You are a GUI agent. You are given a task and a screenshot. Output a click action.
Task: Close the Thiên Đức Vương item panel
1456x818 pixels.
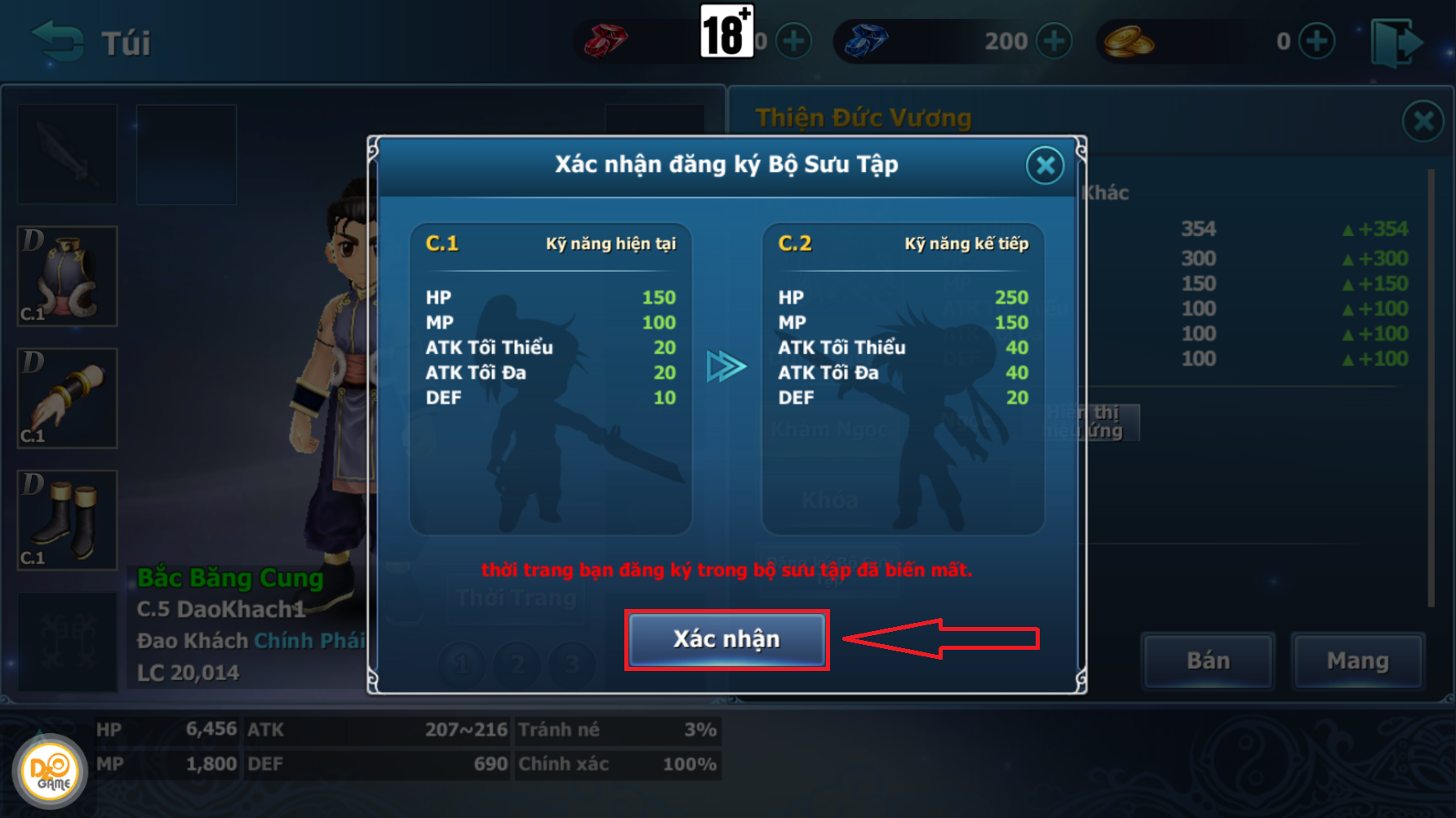[1423, 122]
